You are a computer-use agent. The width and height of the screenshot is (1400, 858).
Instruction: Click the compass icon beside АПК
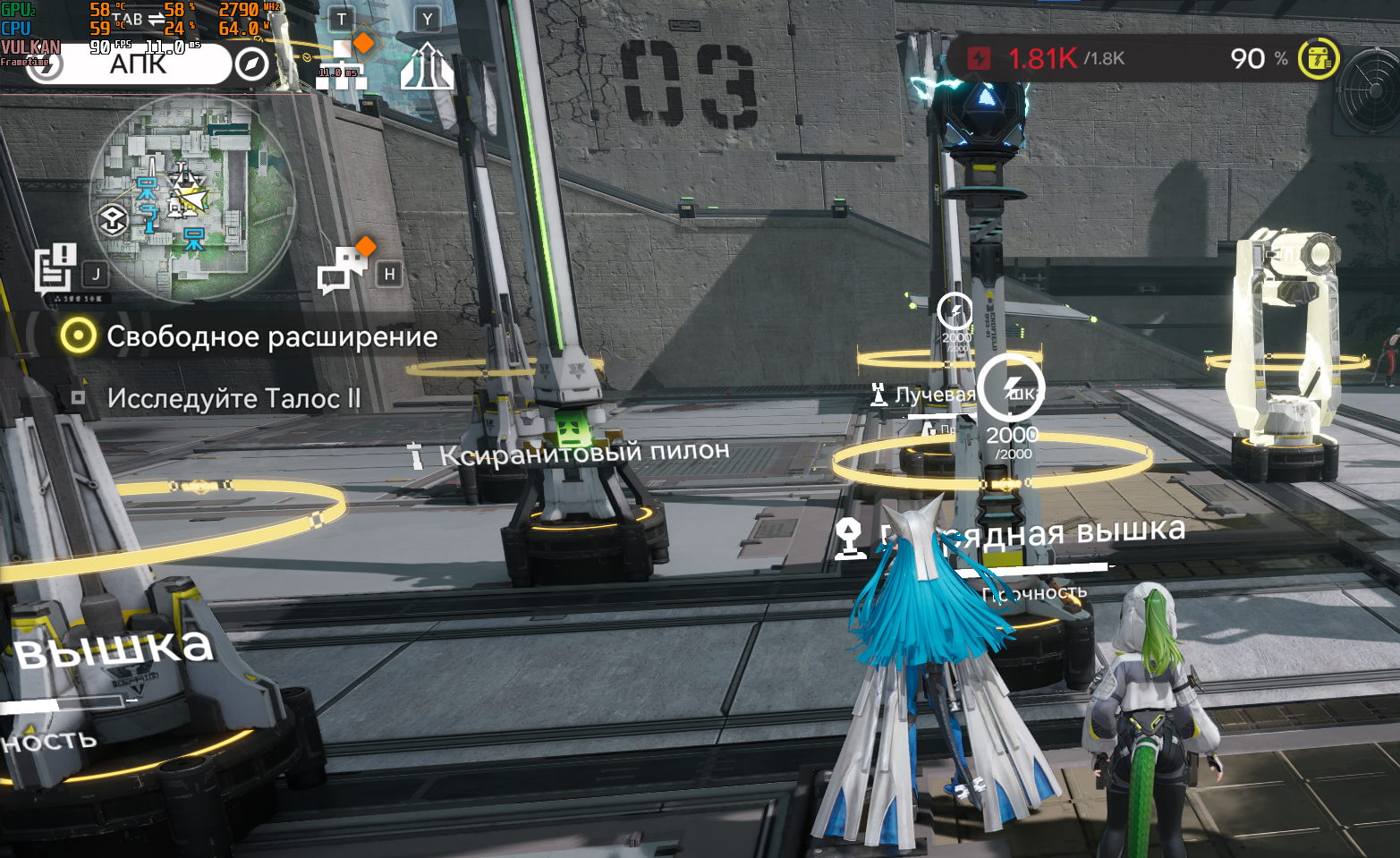[251, 64]
